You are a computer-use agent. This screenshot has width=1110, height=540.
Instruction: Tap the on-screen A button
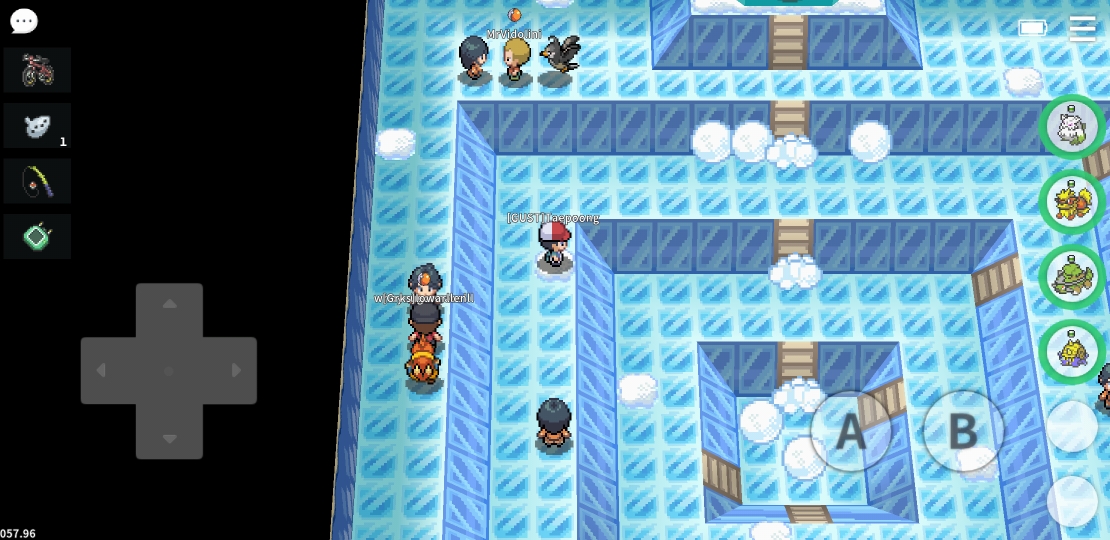(850, 431)
